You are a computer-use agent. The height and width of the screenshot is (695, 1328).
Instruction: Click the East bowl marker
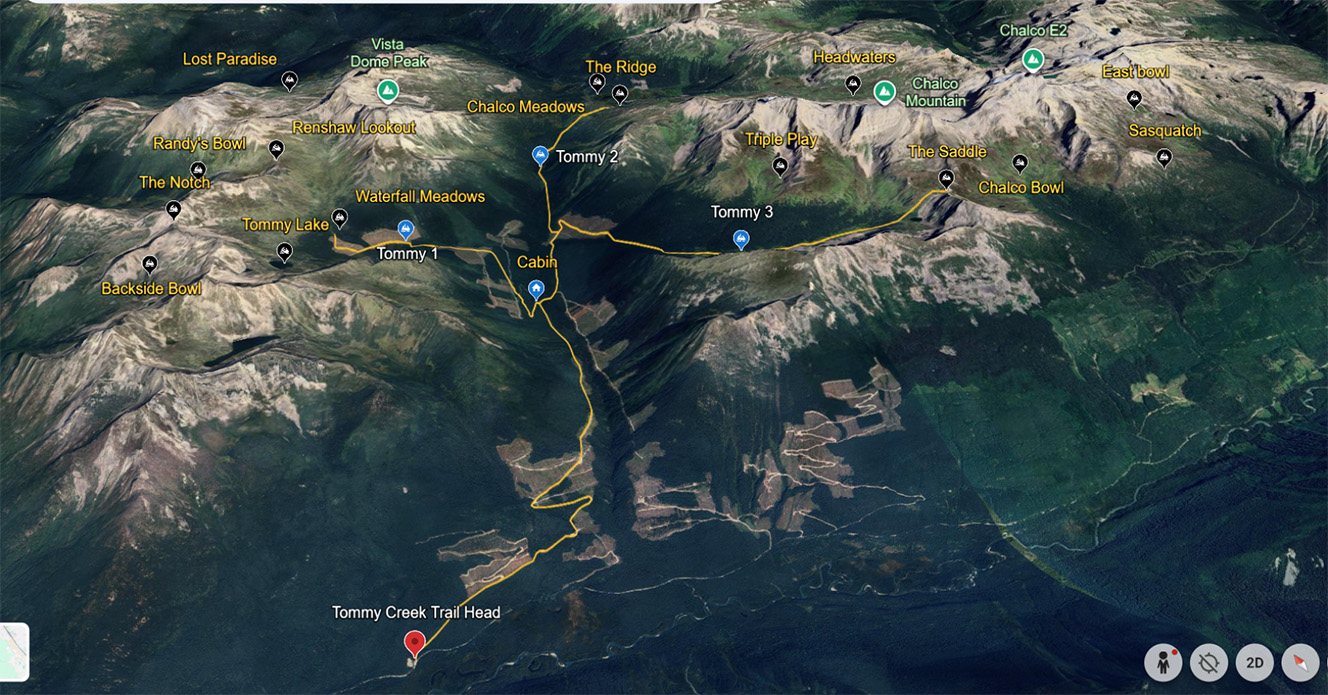[x=1134, y=99]
